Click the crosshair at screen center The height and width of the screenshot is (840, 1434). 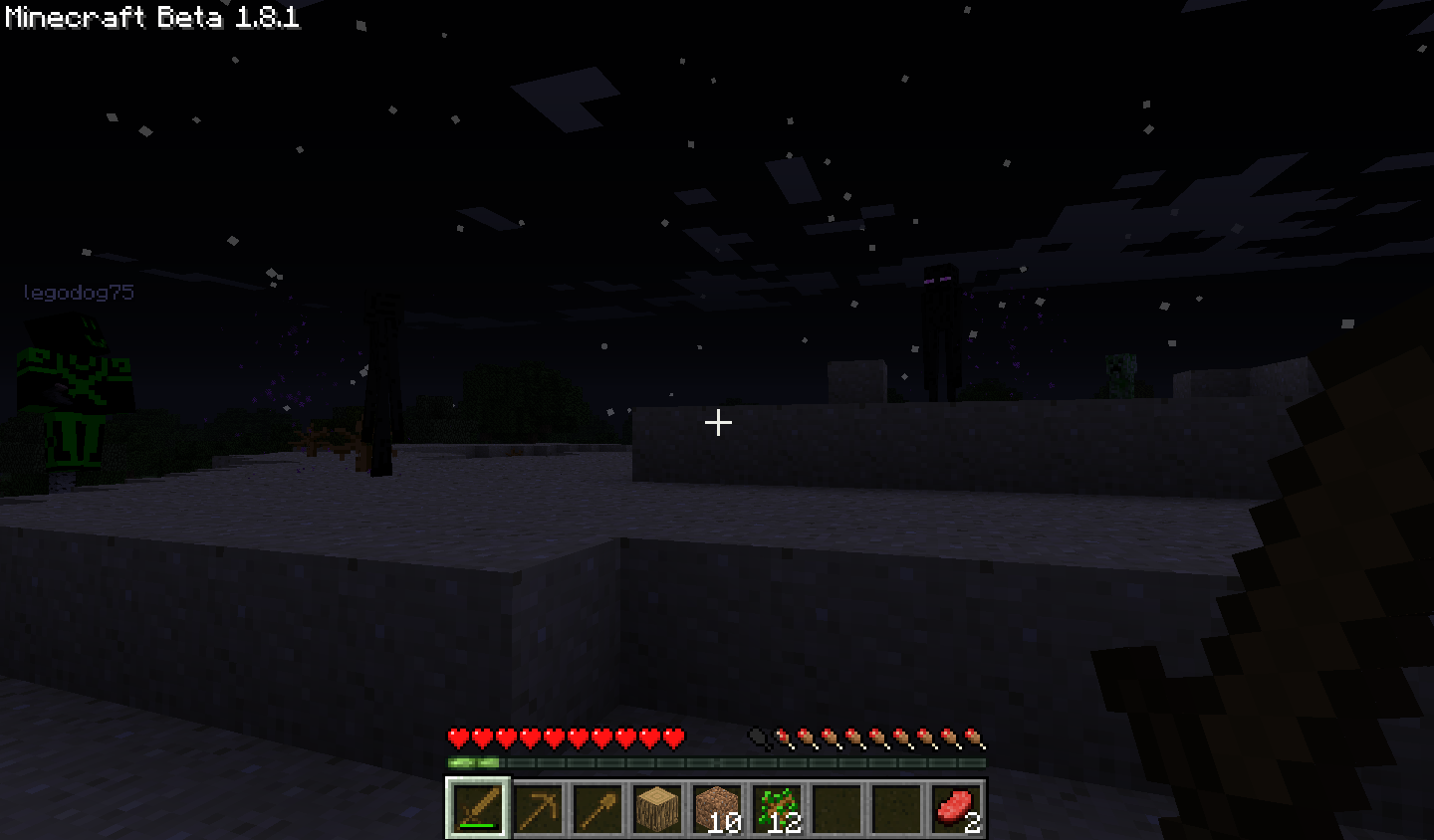(x=717, y=423)
